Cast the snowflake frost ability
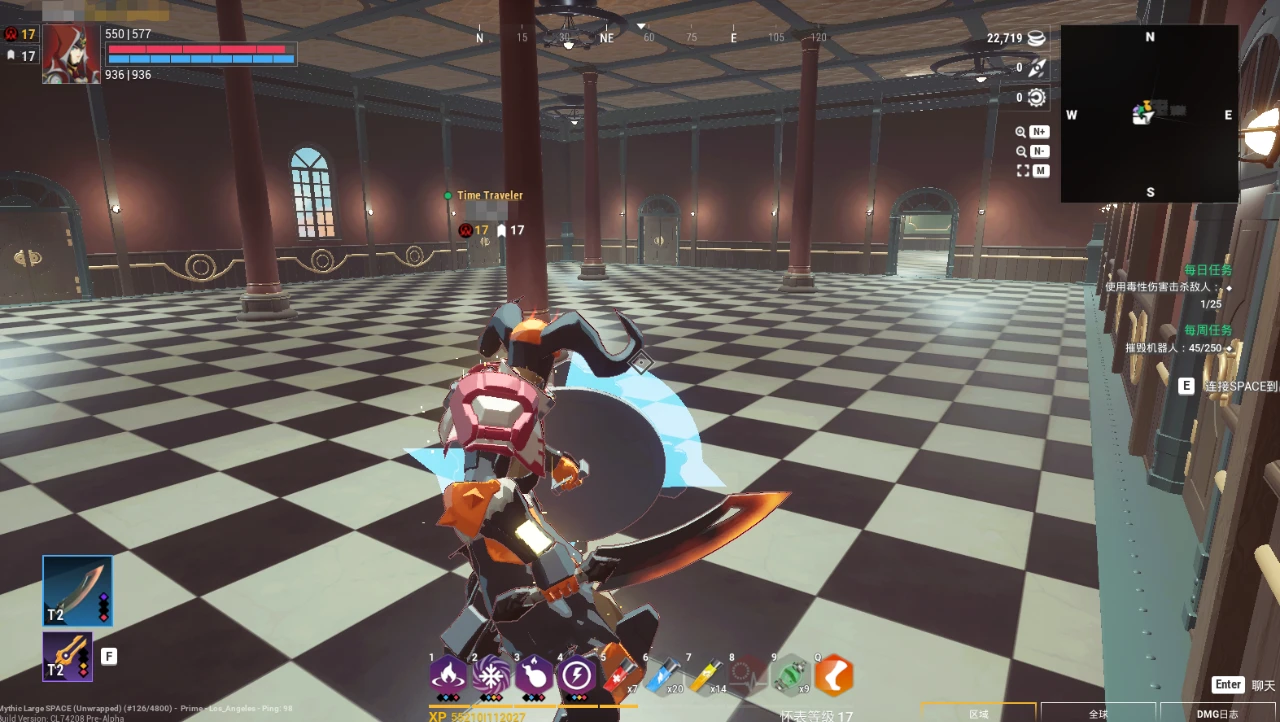Screen dimensions: 1280x722 491,676
